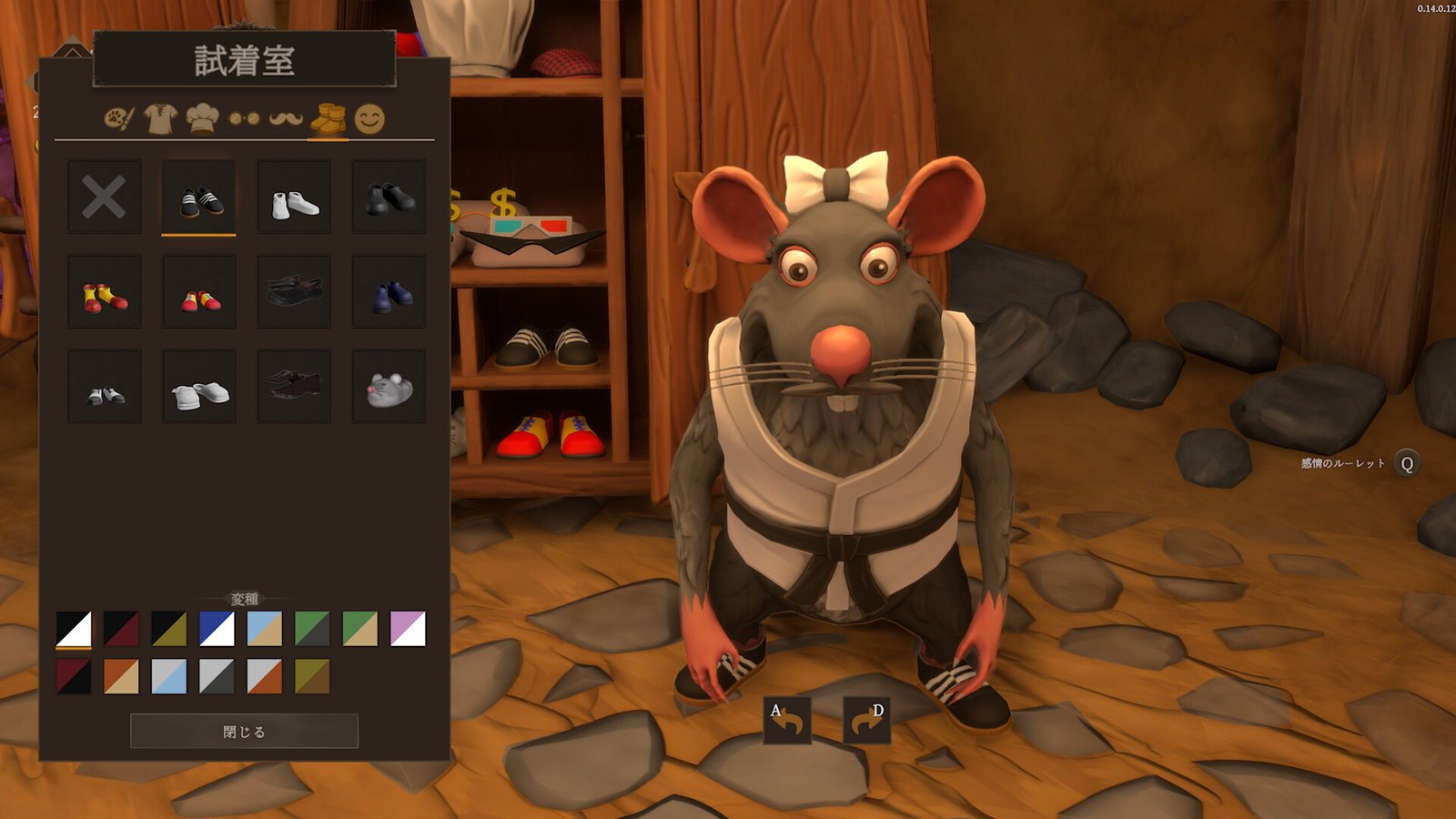Image resolution: width=1456 pixels, height=819 pixels.
Task: Switch to the mustache tab
Action: pyautogui.click(x=286, y=118)
